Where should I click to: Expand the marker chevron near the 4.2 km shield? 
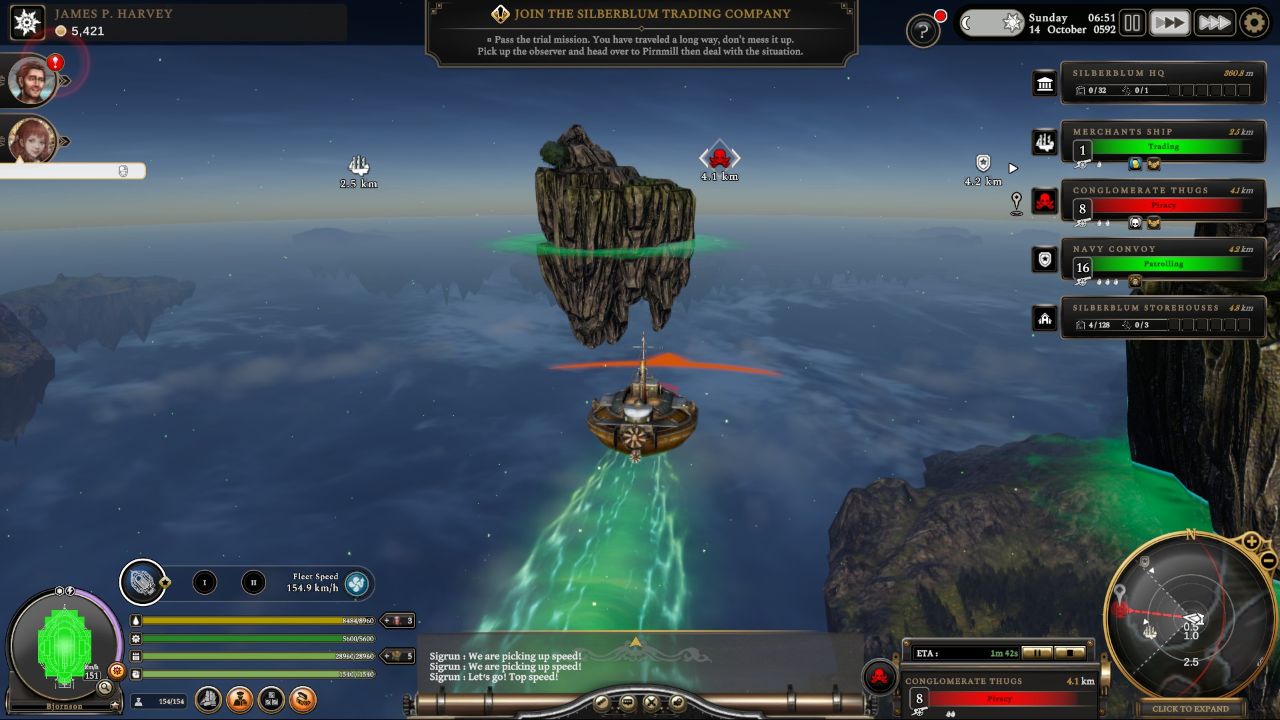[x=1015, y=168]
